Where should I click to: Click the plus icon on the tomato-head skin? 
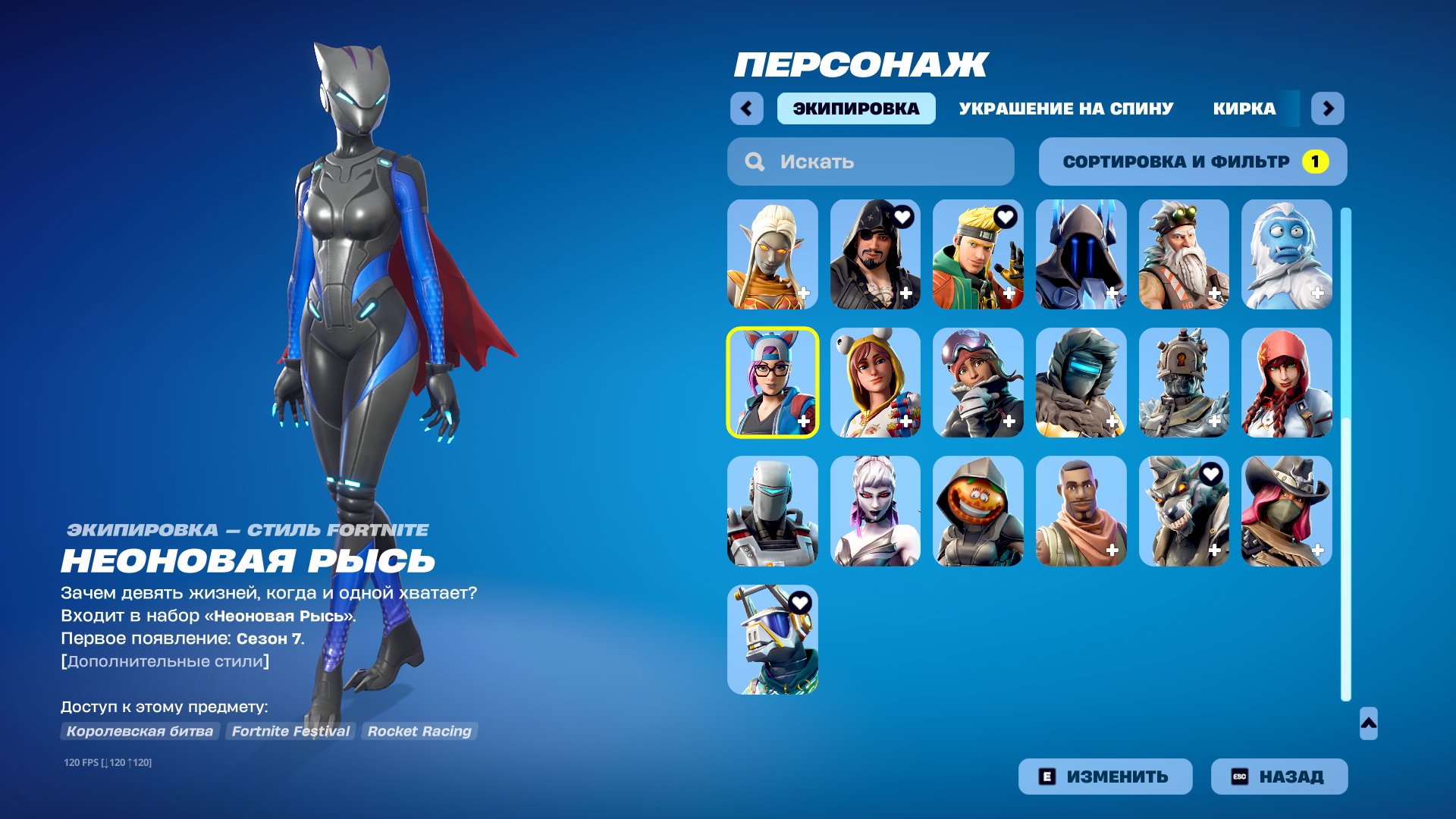click(1009, 551)
